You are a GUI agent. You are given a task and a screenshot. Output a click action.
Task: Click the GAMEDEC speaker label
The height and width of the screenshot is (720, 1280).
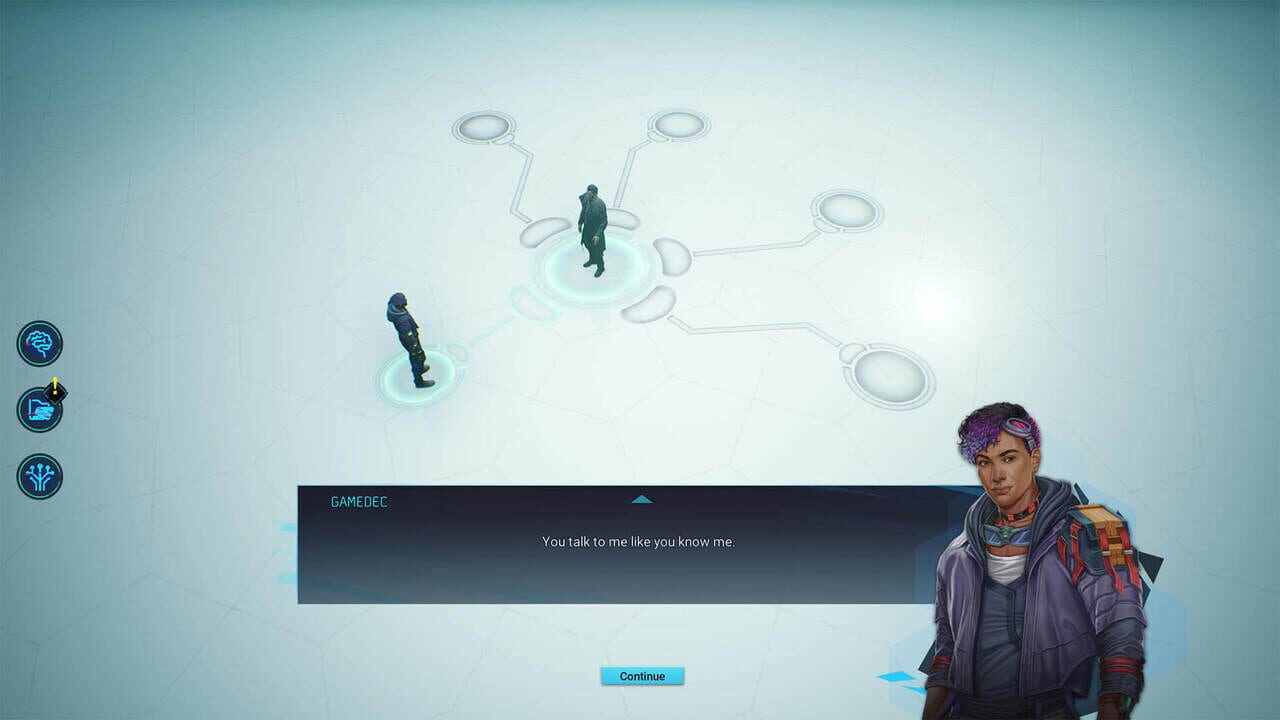[x=357, y=502]
